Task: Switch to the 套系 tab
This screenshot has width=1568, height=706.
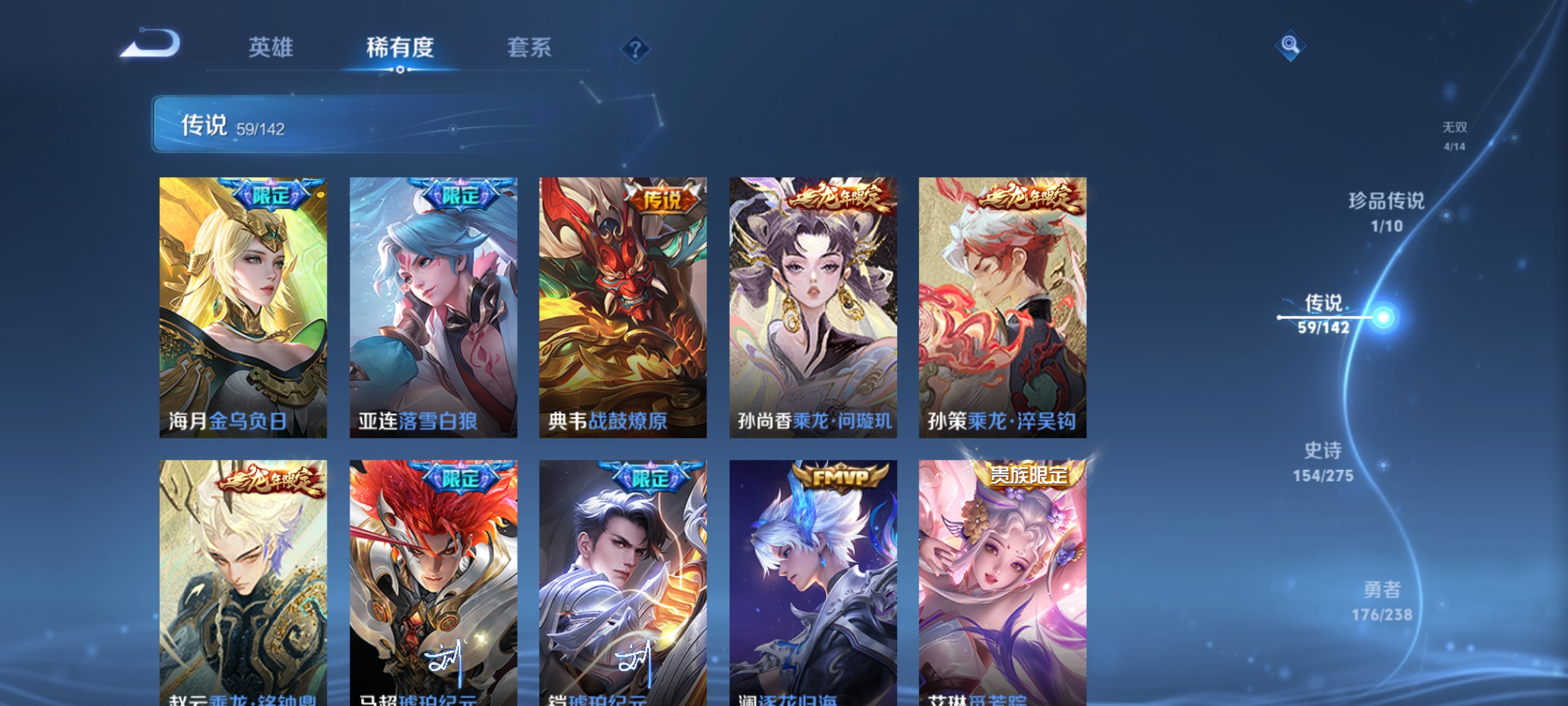Action: 530,48
